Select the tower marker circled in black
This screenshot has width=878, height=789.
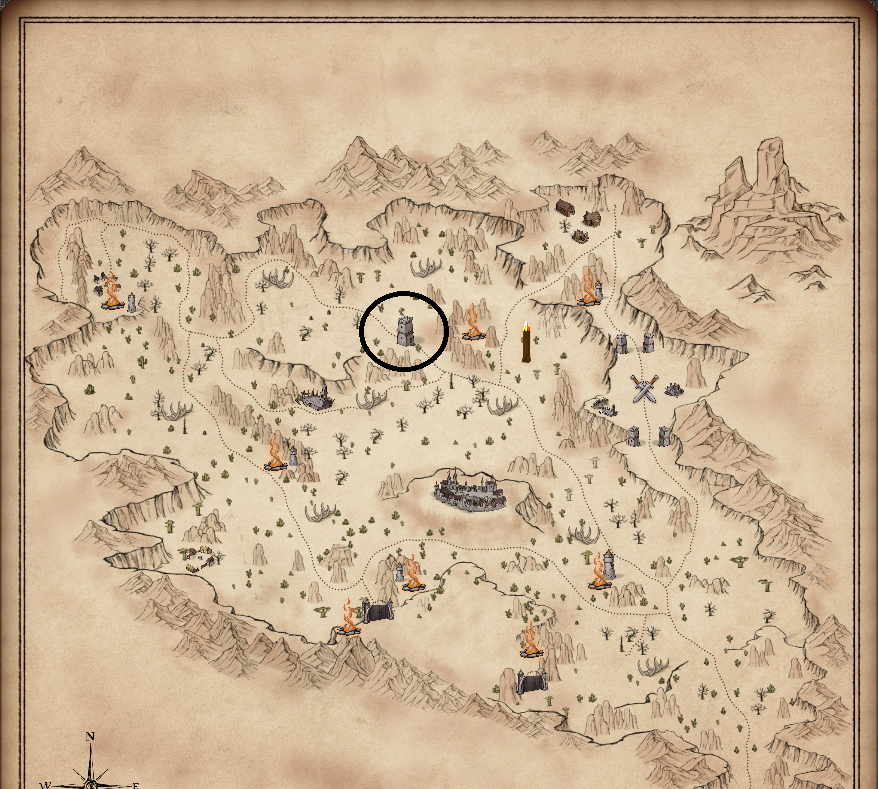(404, 330)
